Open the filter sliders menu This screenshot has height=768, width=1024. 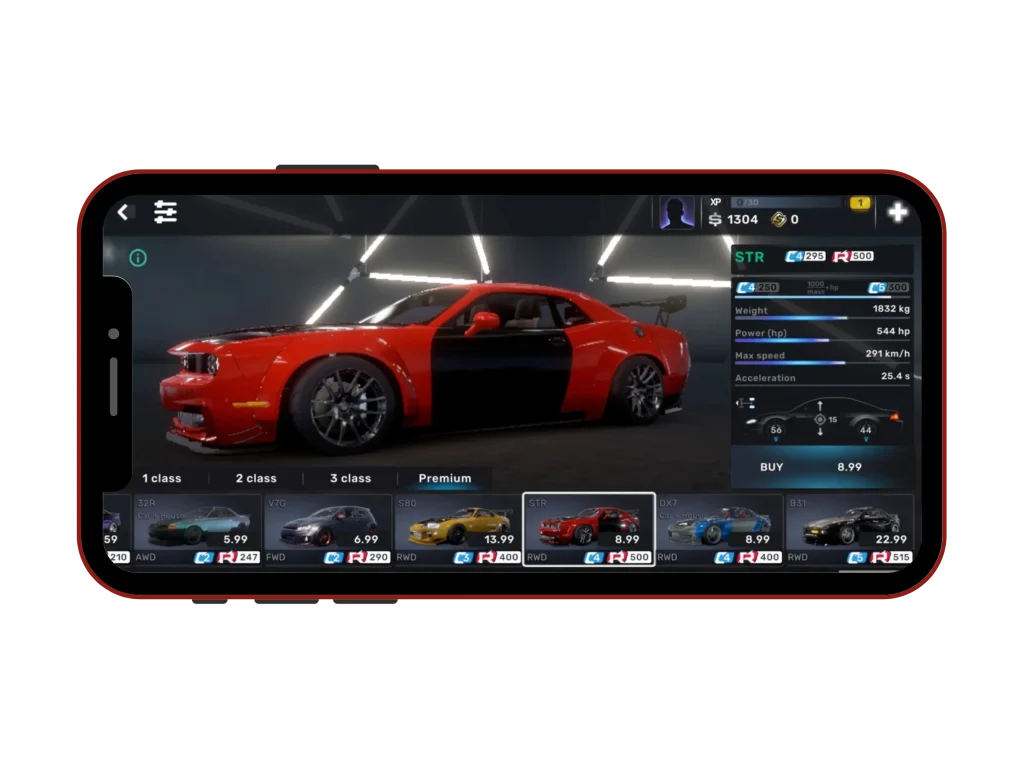click(165, 212)
